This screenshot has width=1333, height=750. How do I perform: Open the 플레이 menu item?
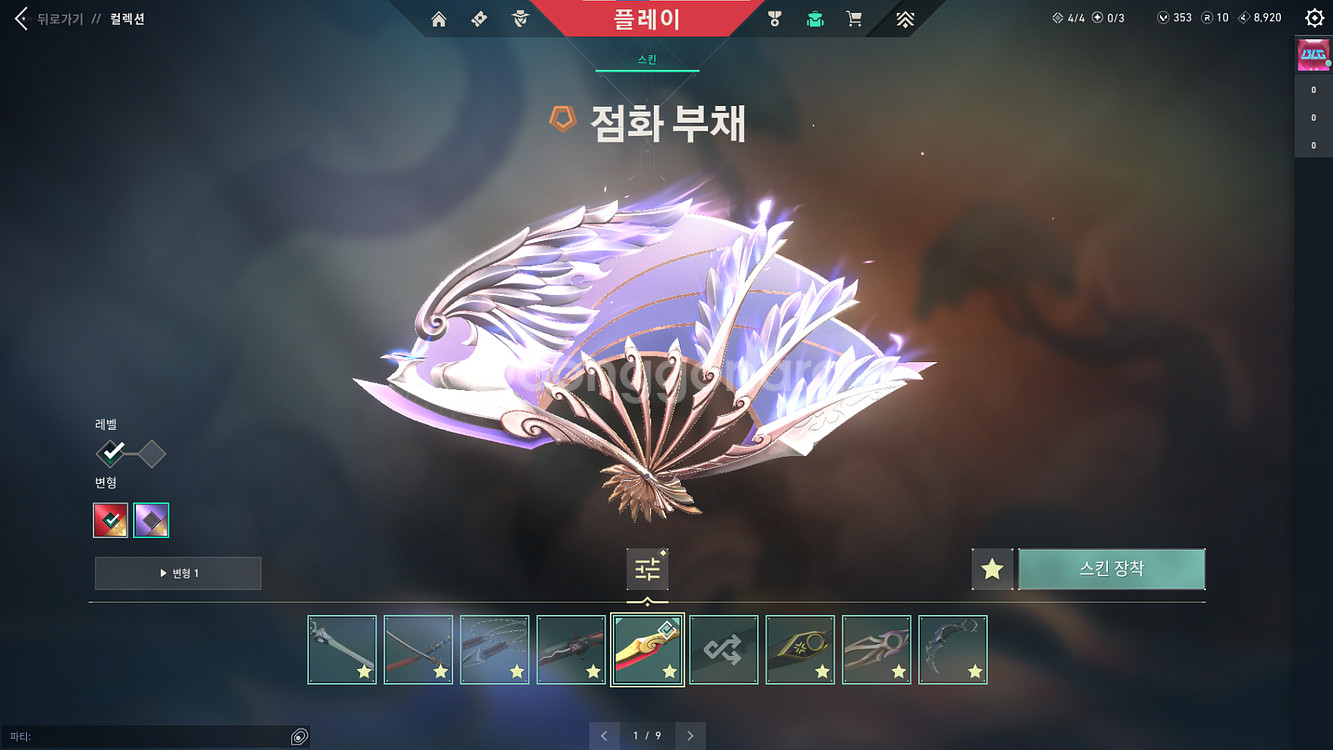(x=648, y=17)
